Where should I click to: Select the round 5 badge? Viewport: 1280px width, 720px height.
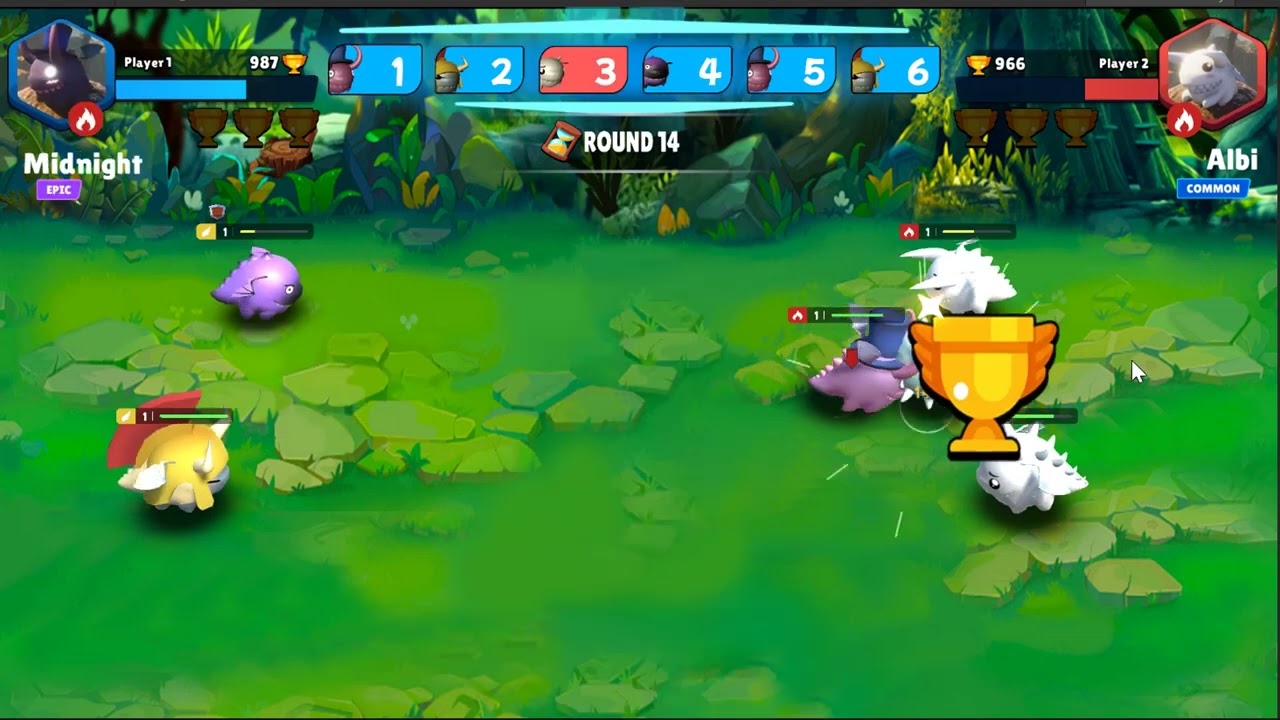(790, 70)
